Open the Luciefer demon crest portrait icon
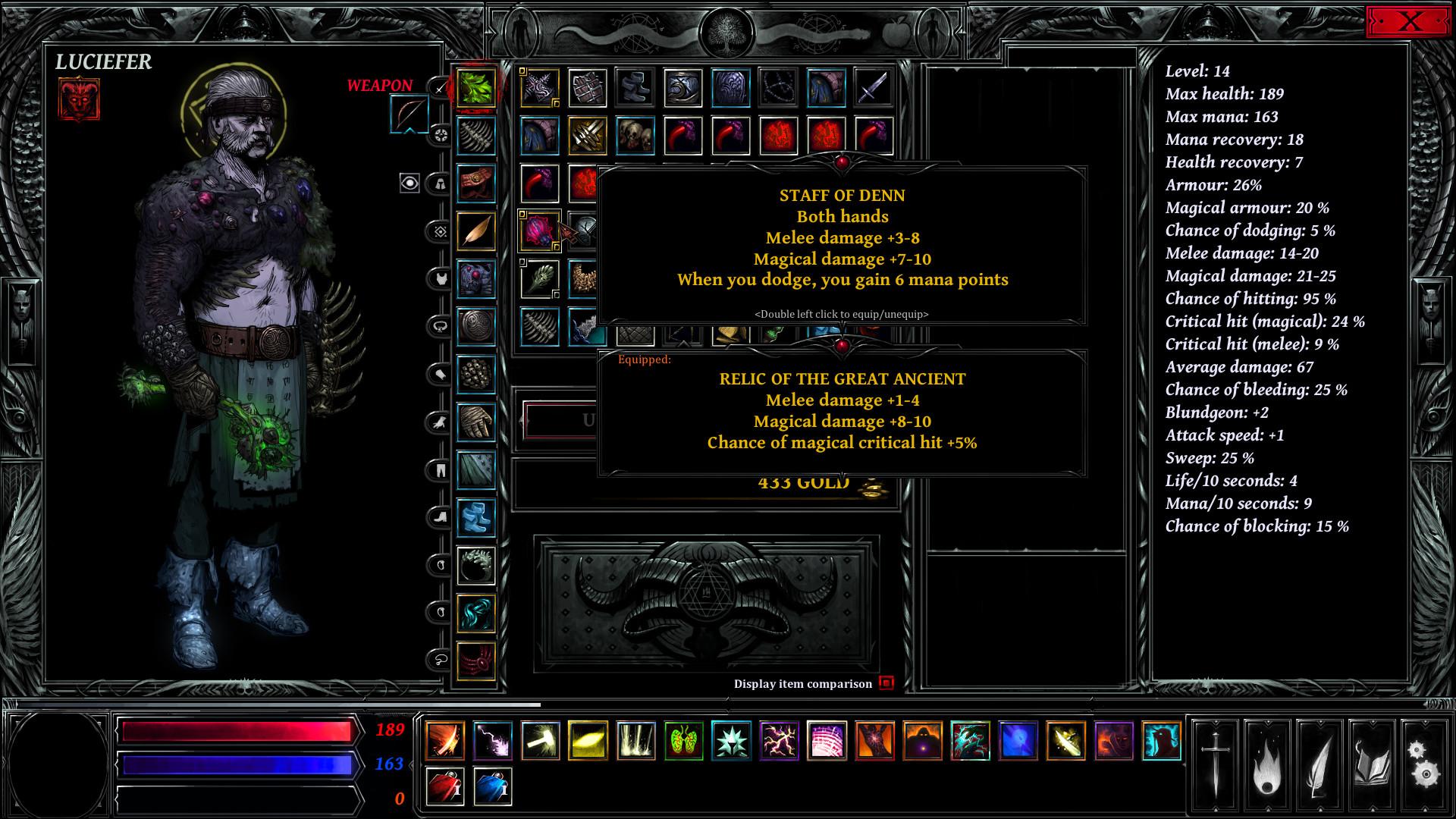 [x=79, y=98]
